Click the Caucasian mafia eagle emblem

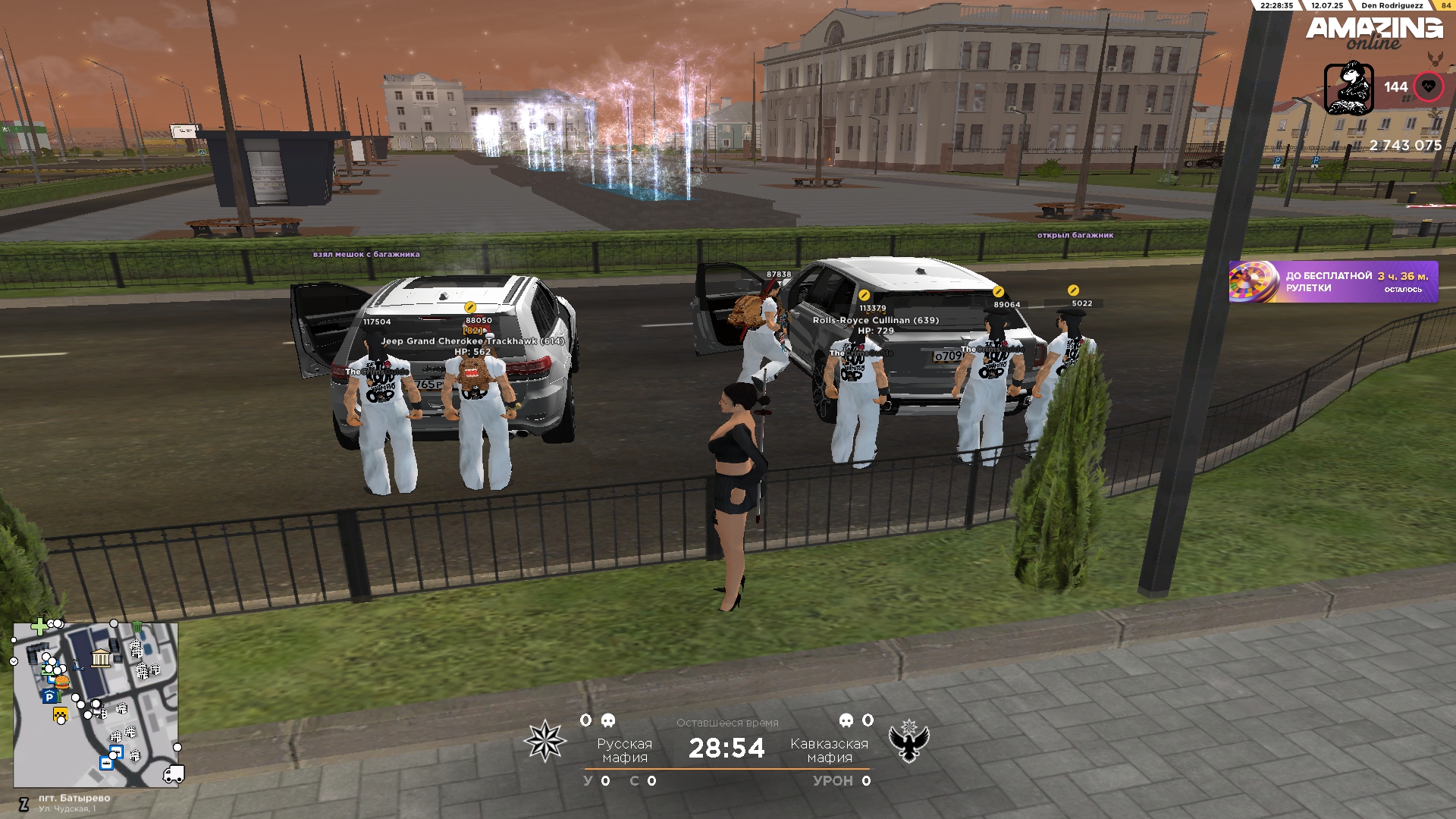pyautogui.click(x=908, y=741)
